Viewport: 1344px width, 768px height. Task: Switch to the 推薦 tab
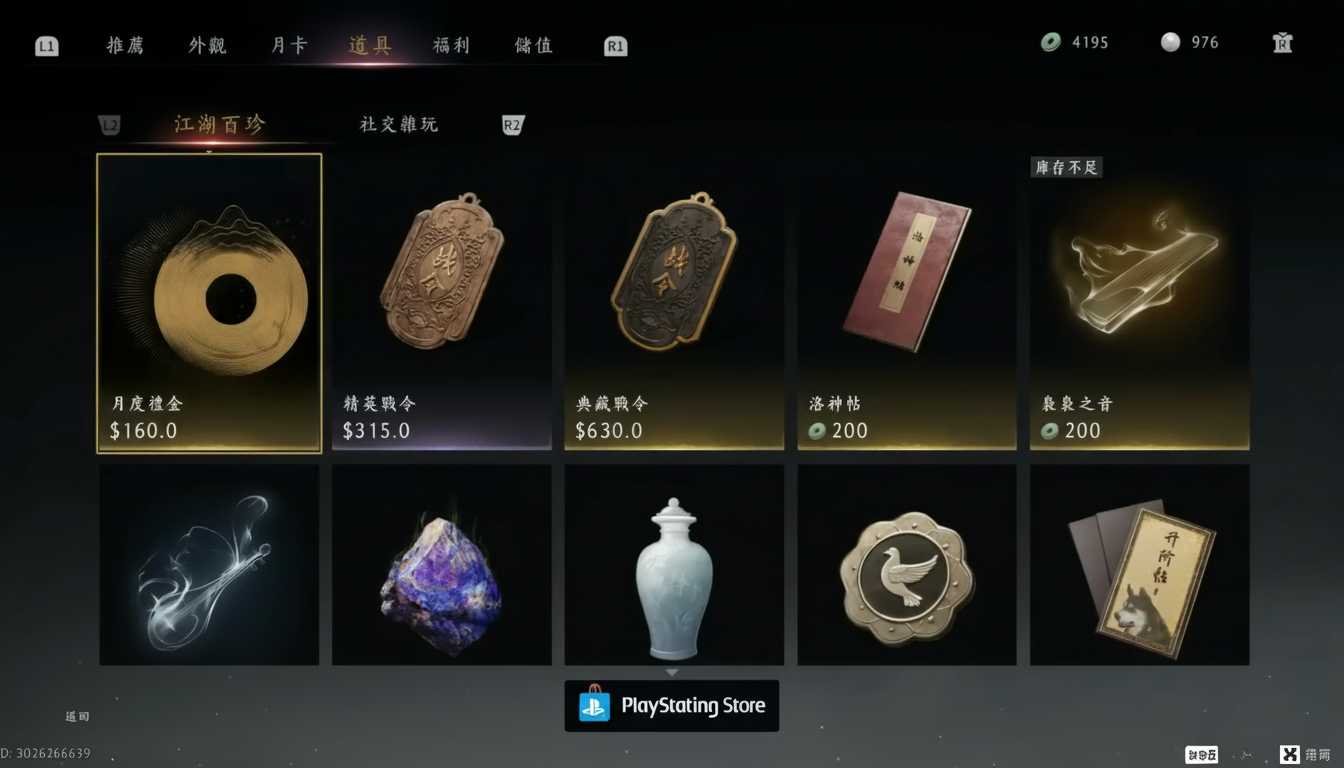point(124,45)
